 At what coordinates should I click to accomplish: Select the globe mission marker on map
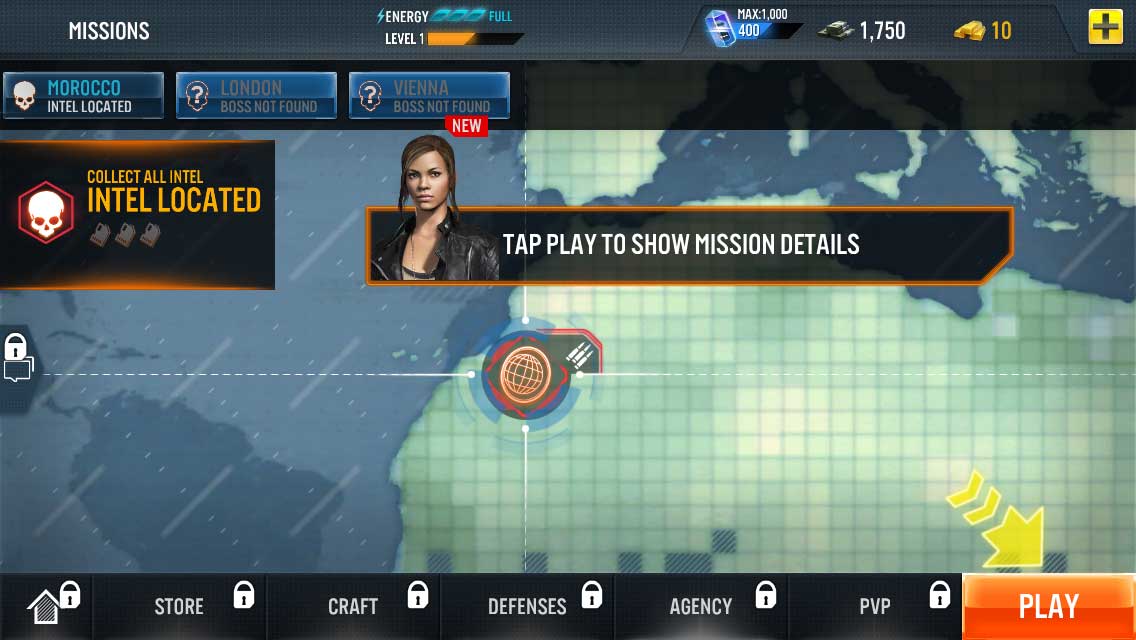click(x=526, y=374)
